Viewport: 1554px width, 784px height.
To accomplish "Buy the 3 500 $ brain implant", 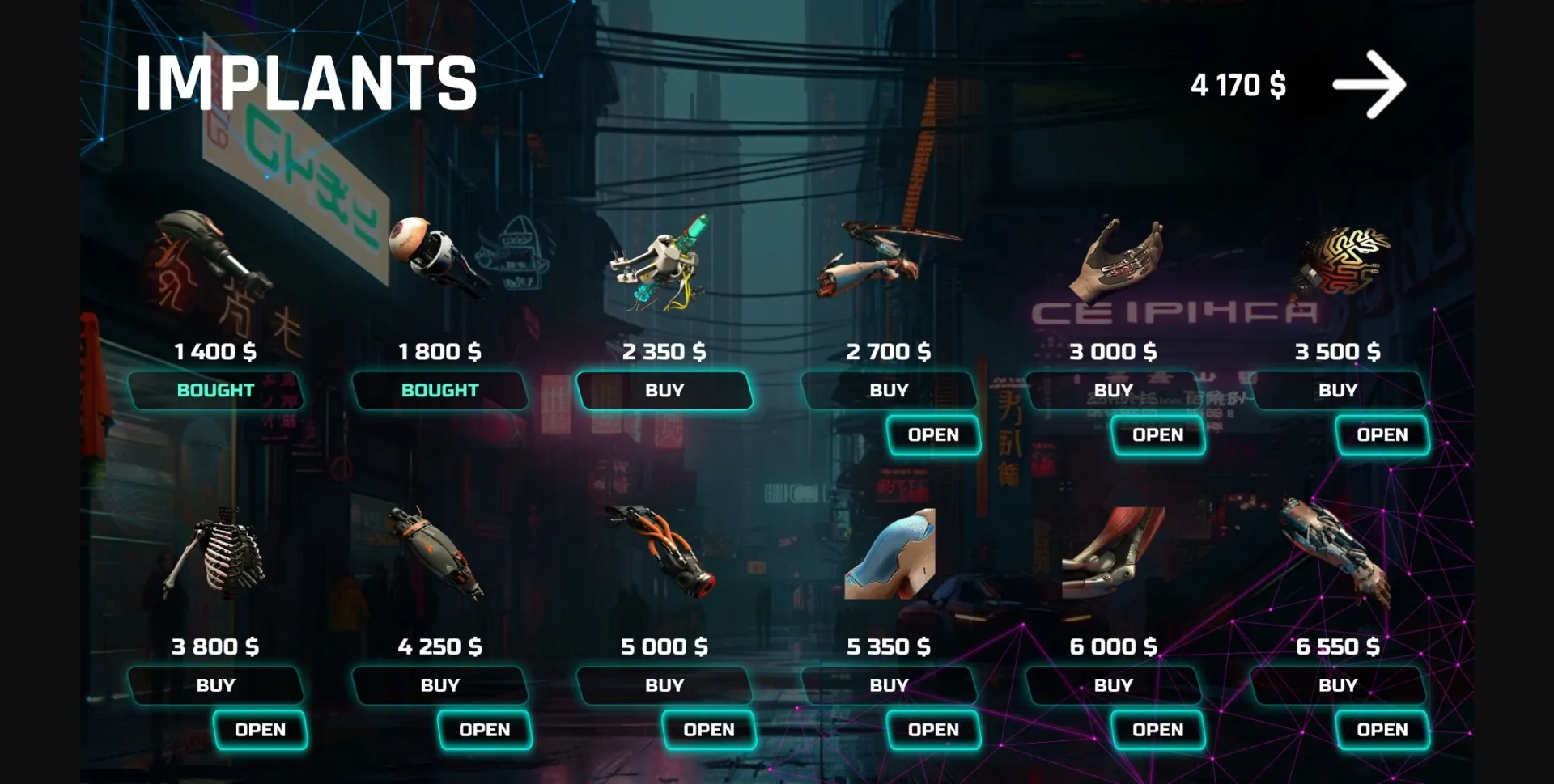I will (x=1337, y=391).
